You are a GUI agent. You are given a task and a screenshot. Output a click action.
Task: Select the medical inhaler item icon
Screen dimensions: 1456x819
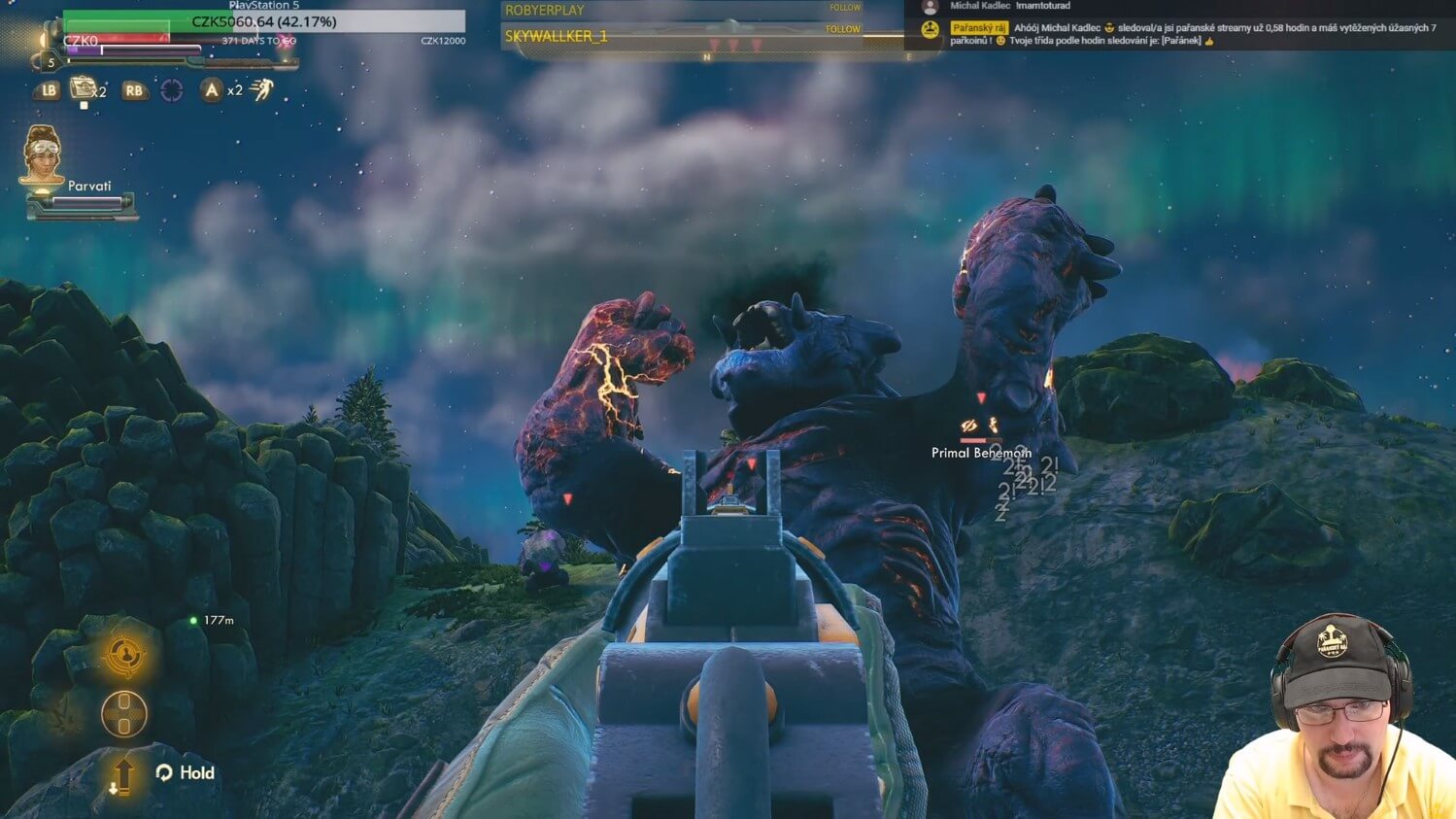click(x=84, y=89)
